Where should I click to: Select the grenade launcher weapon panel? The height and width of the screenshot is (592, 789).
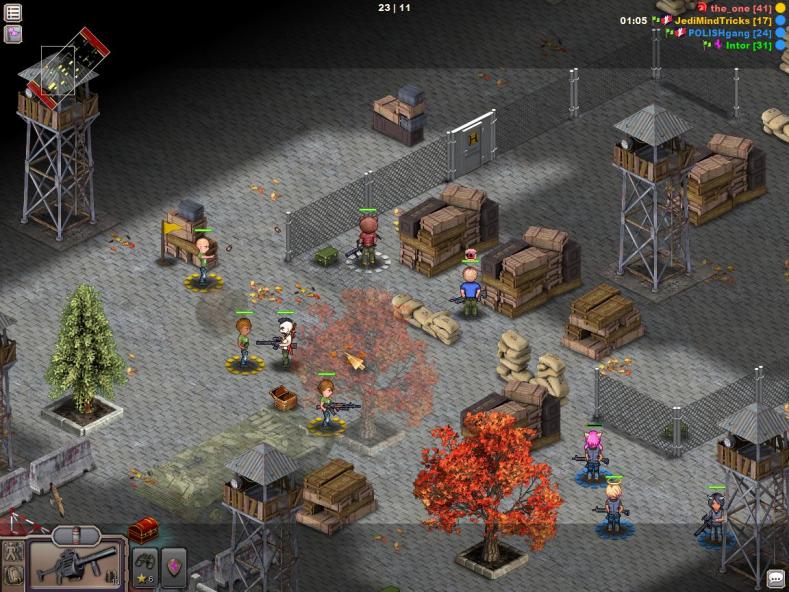pos(76,565)
